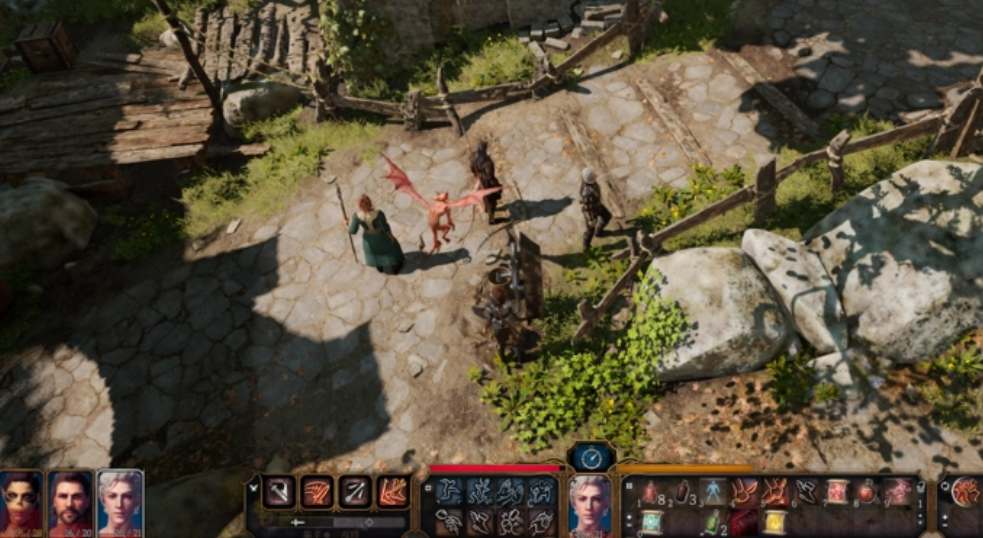Activate the blue glowing figure ability
983x538 pixels.
(x=713, y=491)
